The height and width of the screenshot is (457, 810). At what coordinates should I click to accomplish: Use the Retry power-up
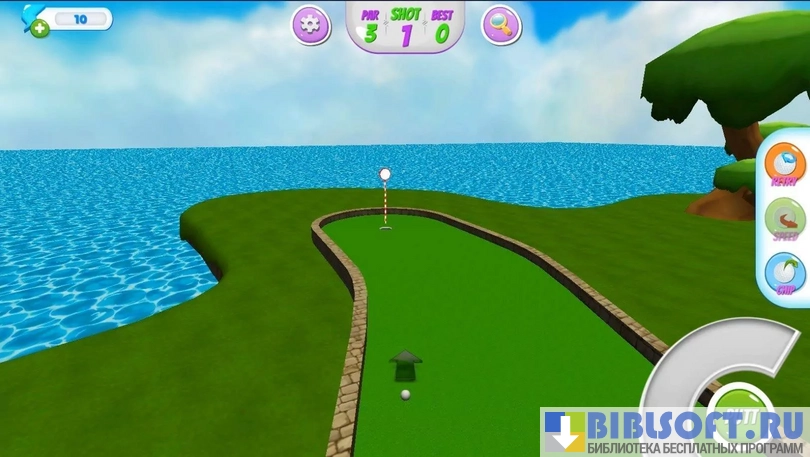coord(785,165)
